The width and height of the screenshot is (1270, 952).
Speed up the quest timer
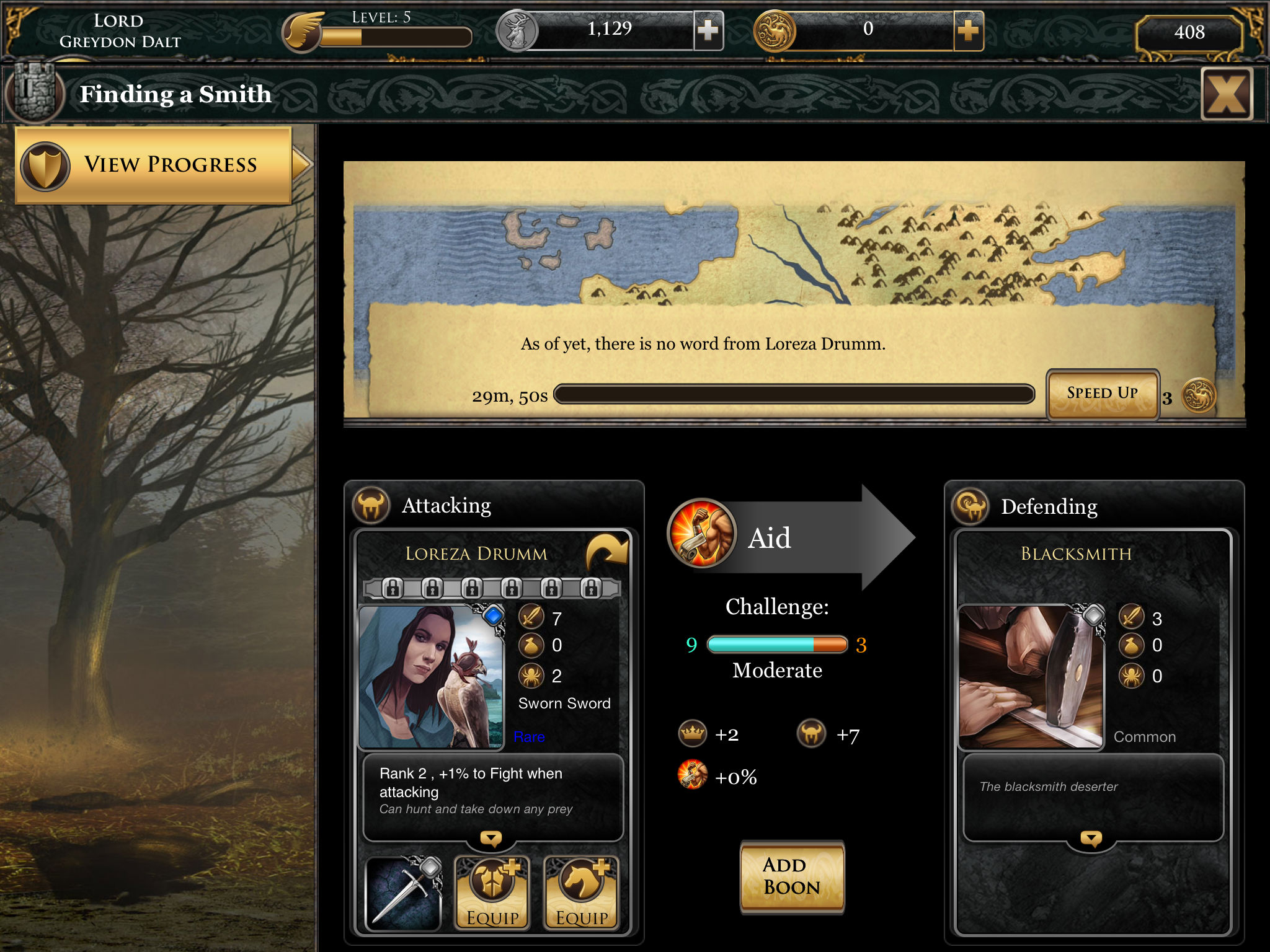(x=1102, y=394)
